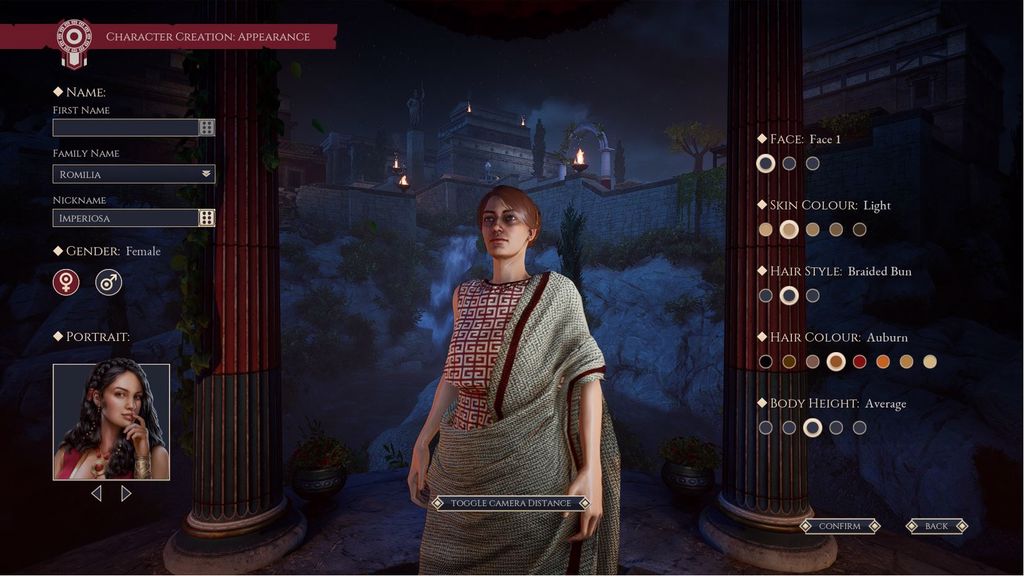Select the female gender symbol
The image size is (1024, 576).
66,283
